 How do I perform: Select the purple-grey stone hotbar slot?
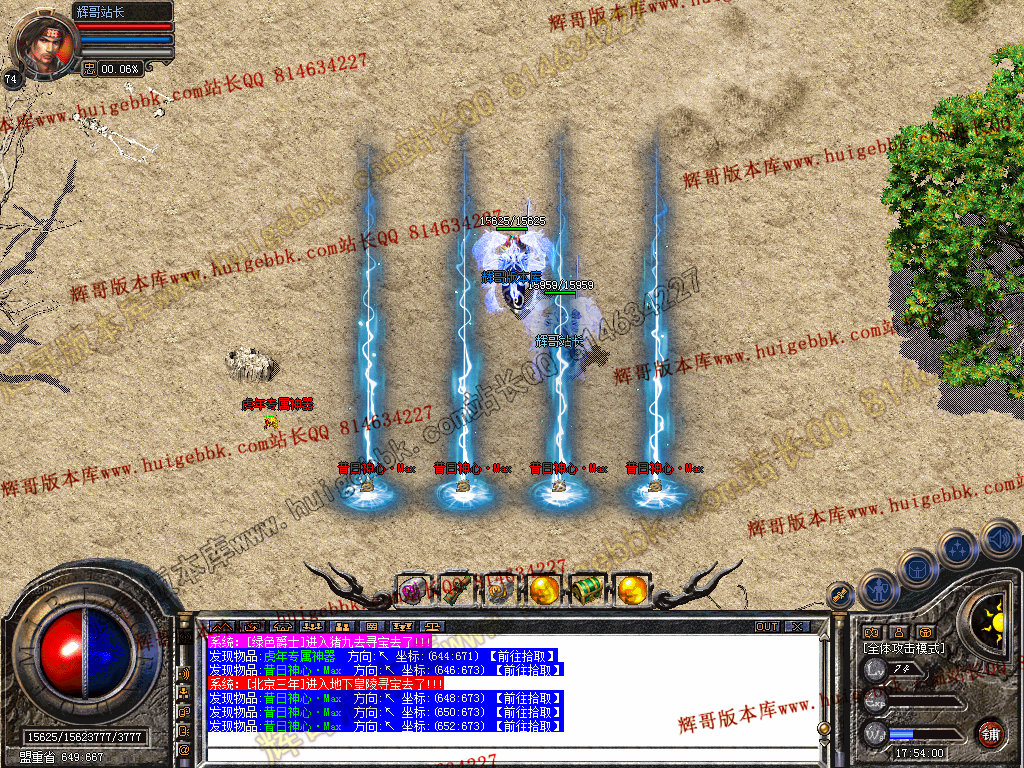(412, 591)
